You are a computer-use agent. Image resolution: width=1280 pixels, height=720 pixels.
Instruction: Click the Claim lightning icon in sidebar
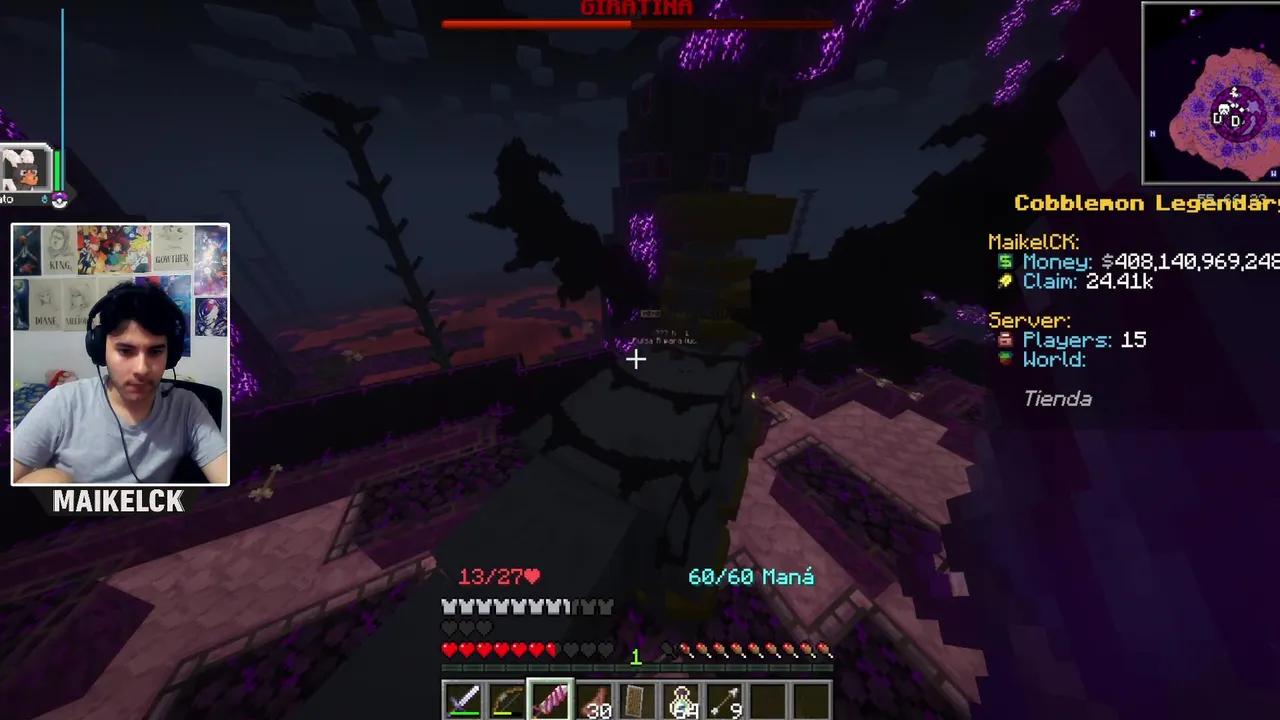pos(1003,282)
